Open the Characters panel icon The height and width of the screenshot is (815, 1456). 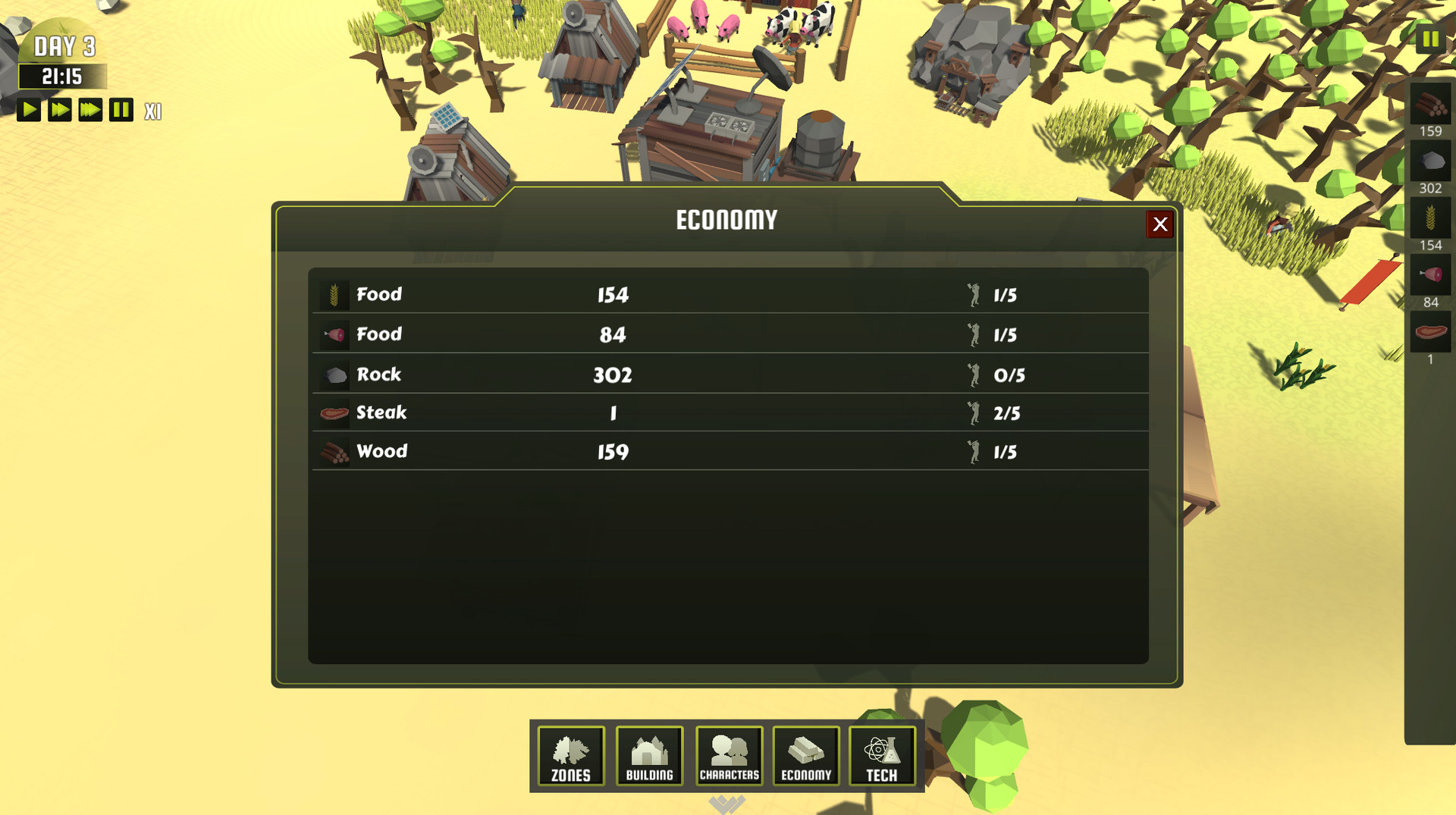729,755
